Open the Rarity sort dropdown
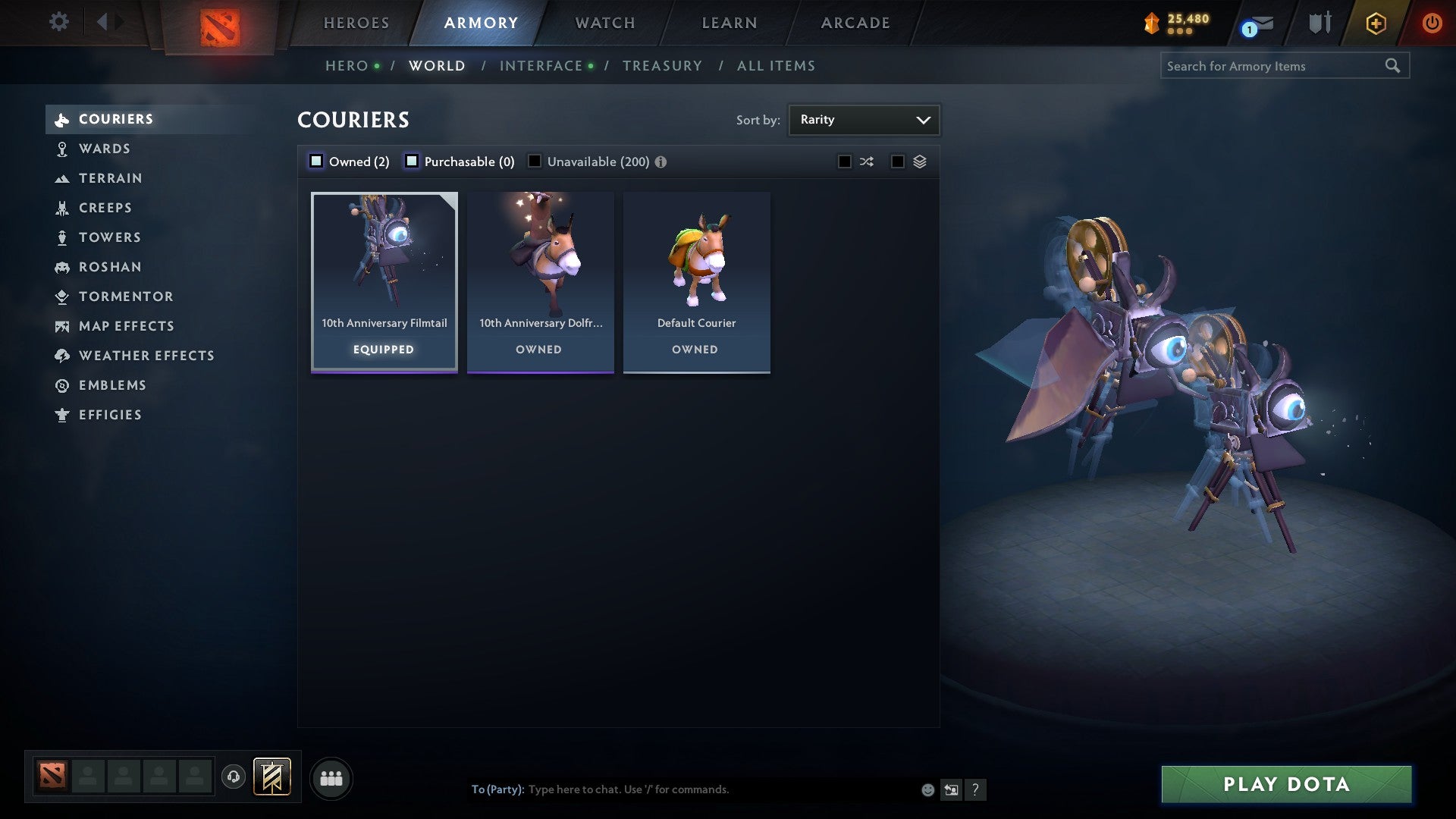Image resolution: width=1456 pixels, height=819 pixels. 864,119
